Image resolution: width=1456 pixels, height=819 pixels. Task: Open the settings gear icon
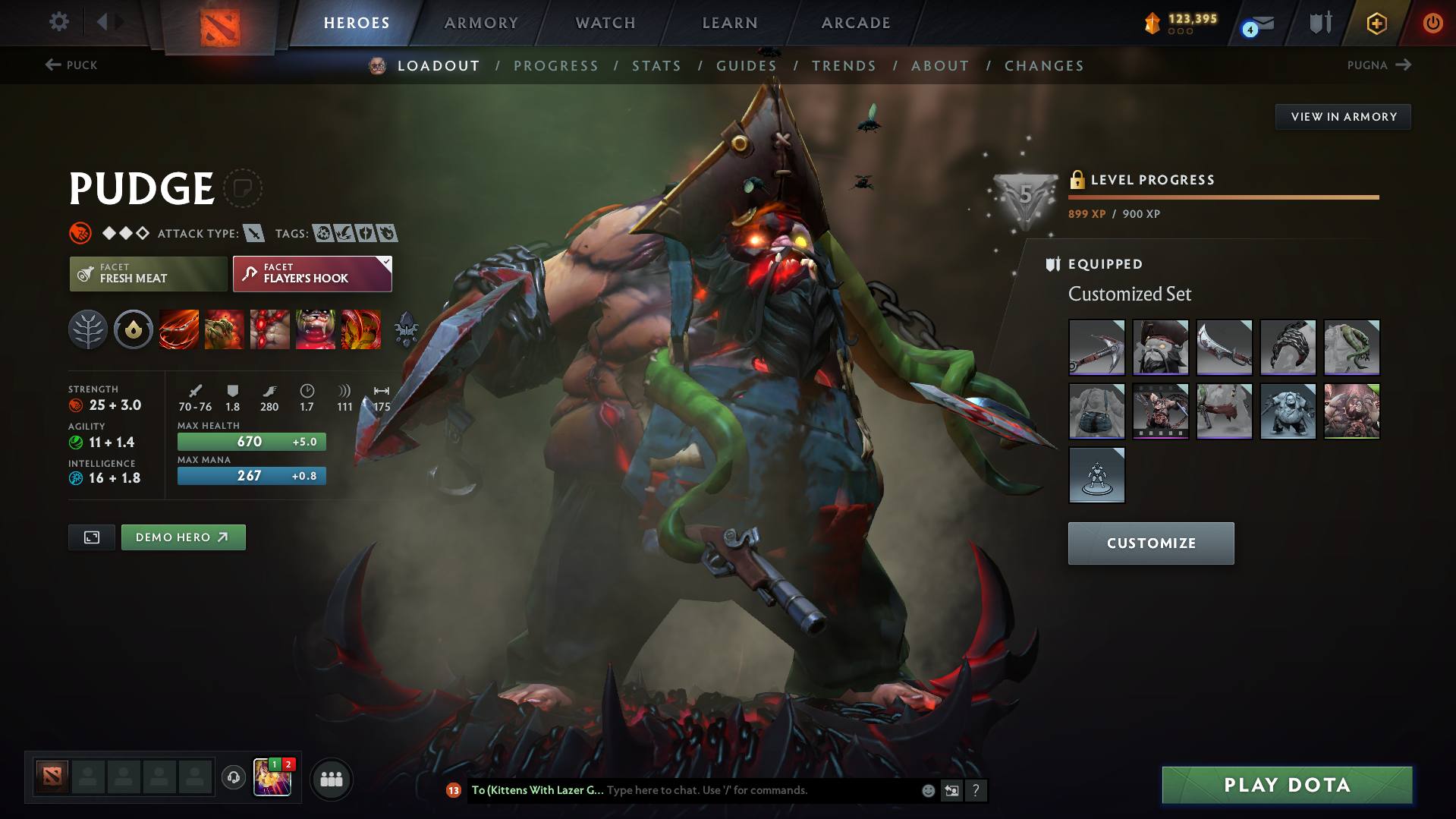[x=58, y=22]
